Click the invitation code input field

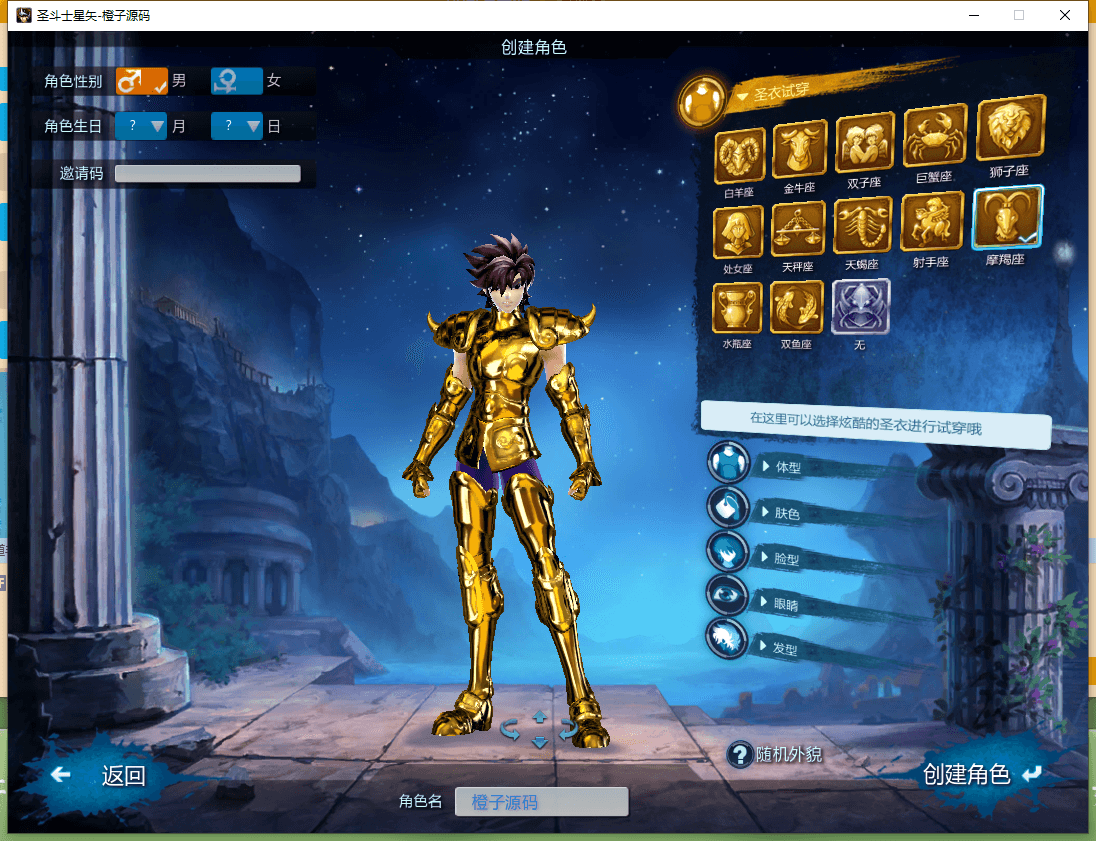point(207,173)
